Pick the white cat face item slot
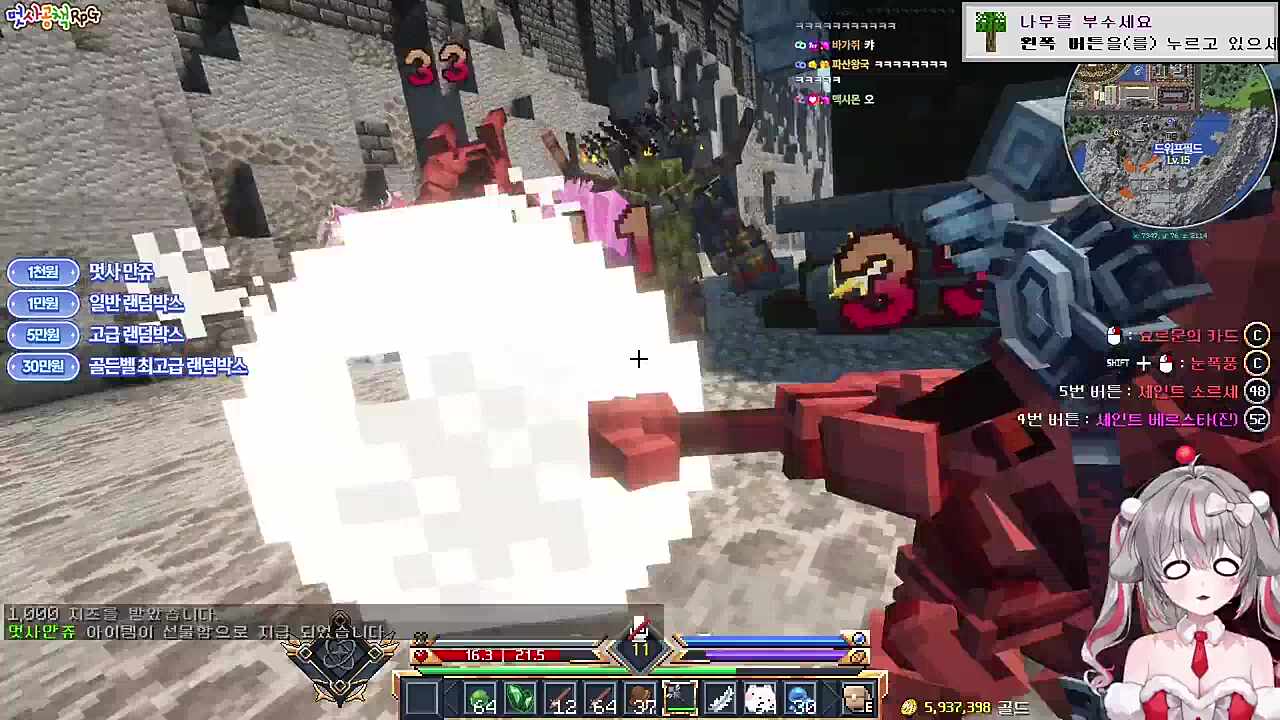Screen dimensions: 1280x720 pyautogui.click(x=760, y=700)
